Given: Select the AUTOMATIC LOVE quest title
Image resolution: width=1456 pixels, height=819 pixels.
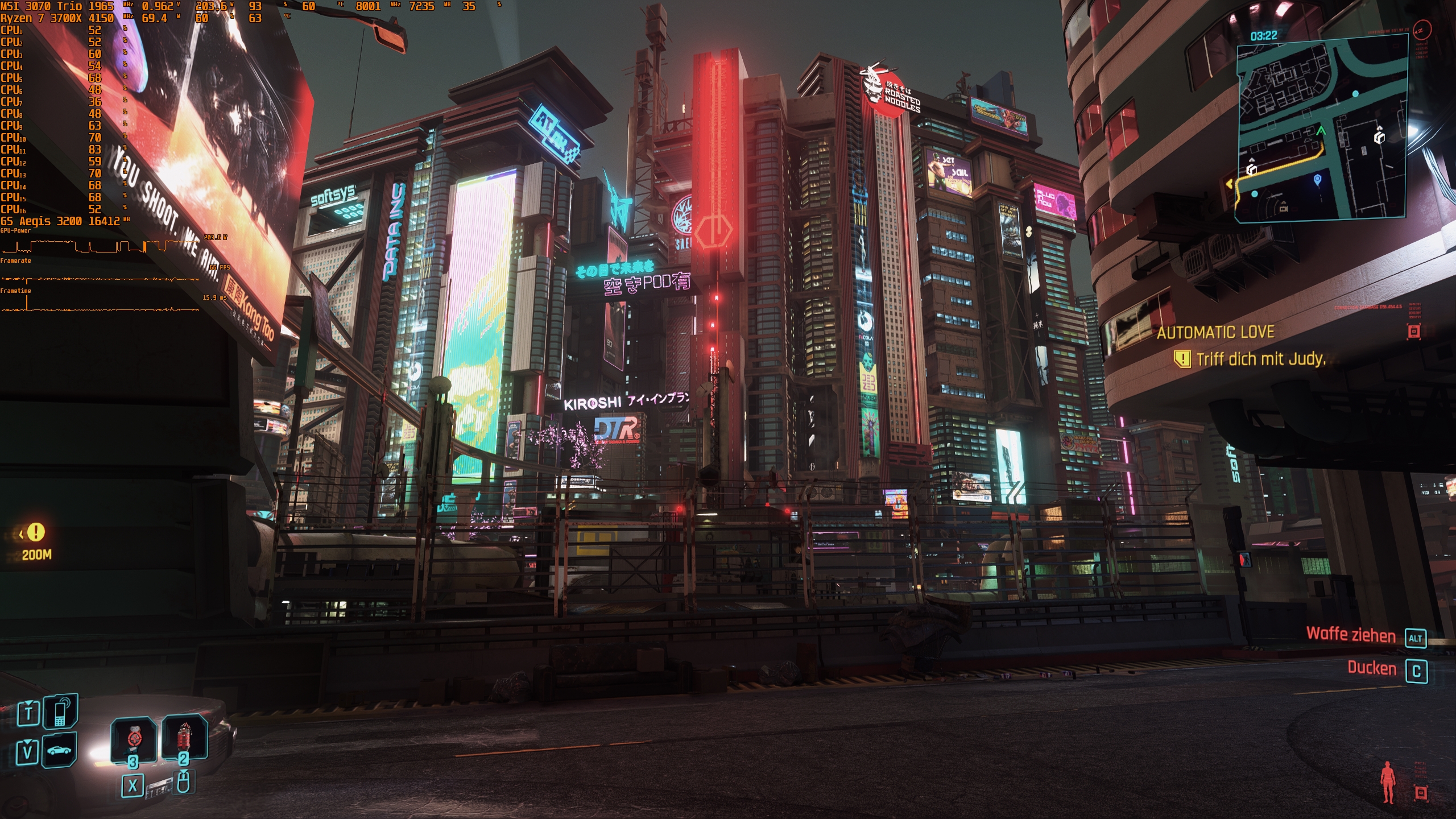Looking at the screenshot, I should tap(1215, 333).
